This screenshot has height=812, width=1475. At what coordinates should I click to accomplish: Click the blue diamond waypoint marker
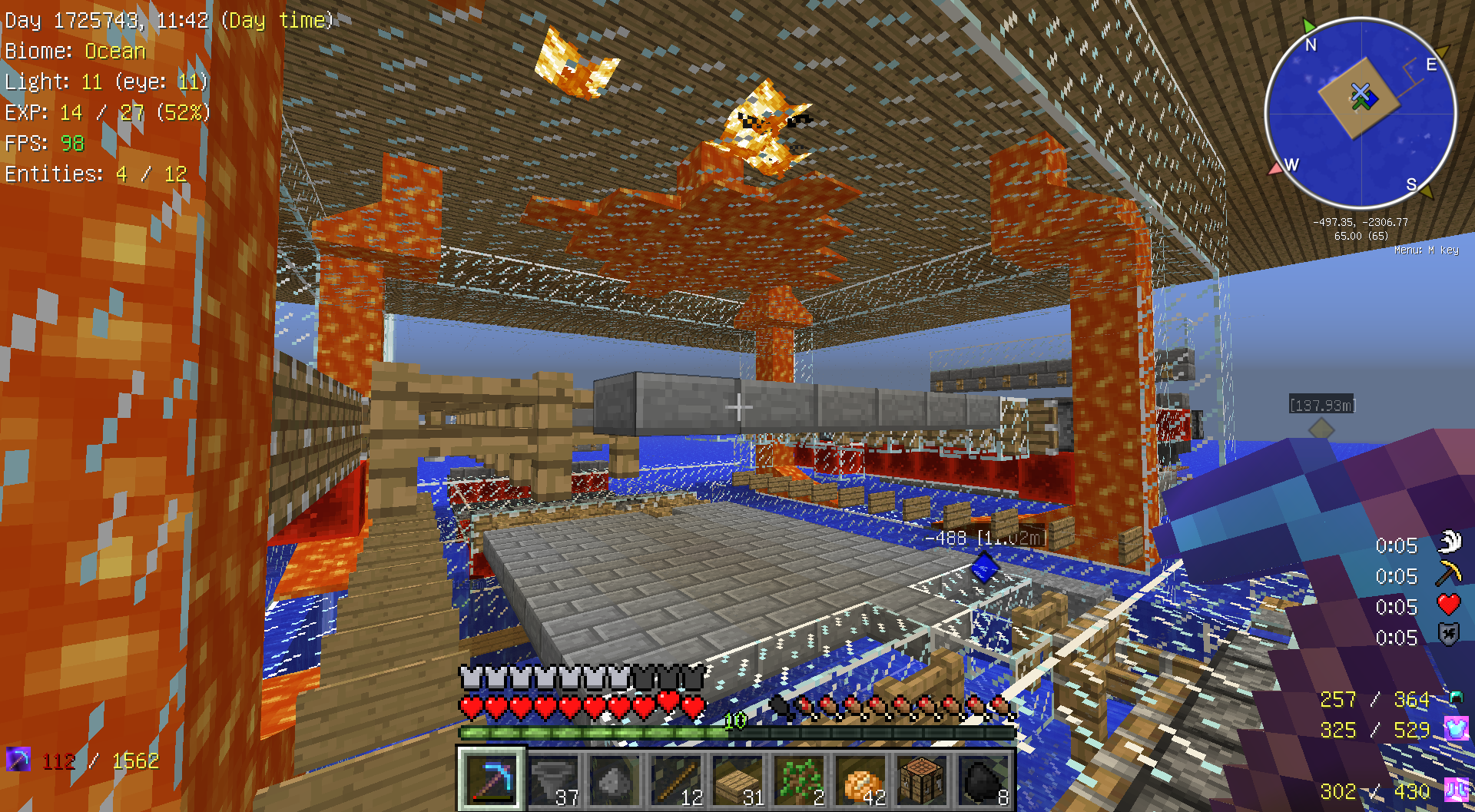985,569
